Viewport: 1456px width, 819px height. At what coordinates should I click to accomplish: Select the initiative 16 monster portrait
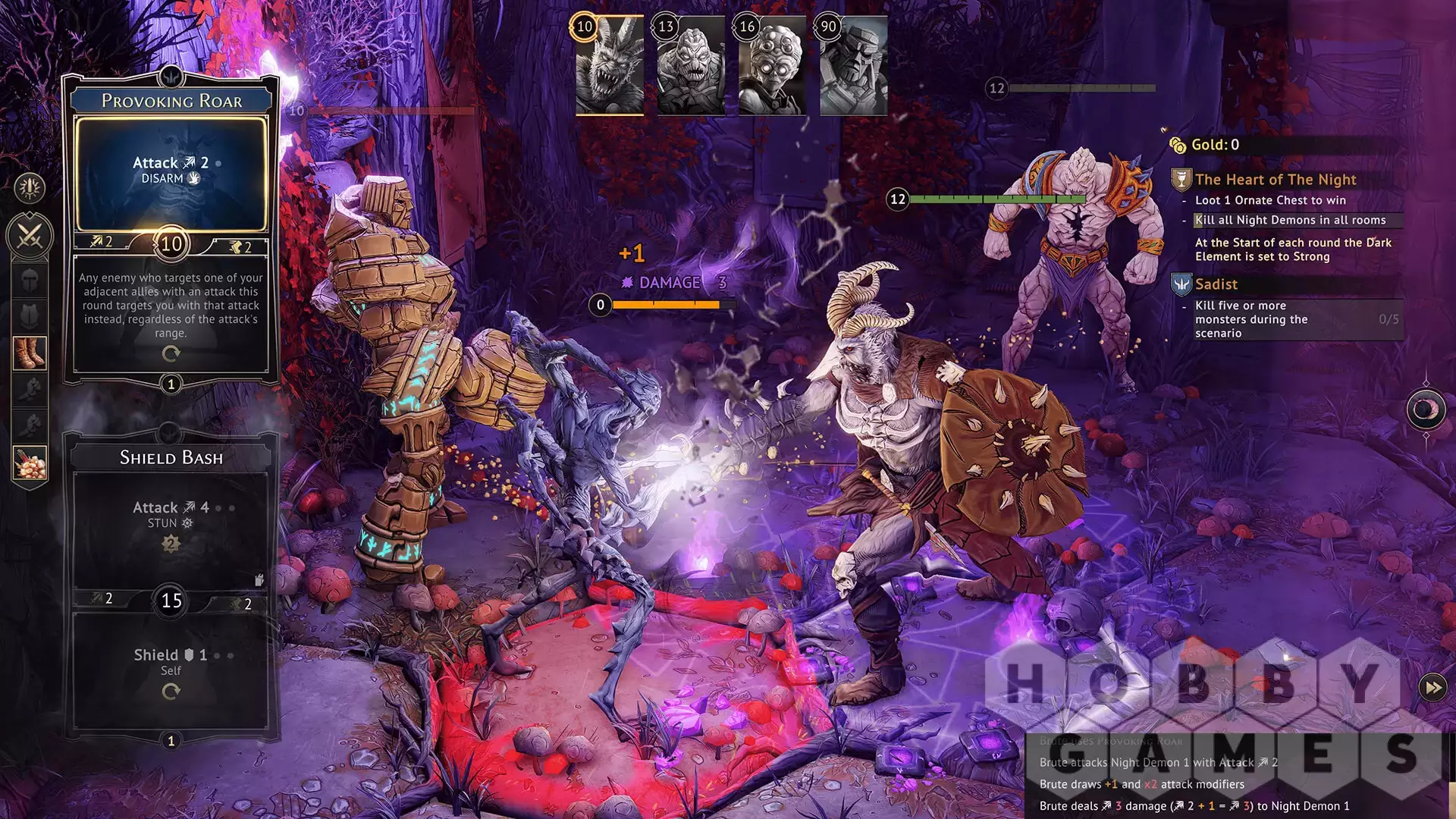(x=772, y=67)
